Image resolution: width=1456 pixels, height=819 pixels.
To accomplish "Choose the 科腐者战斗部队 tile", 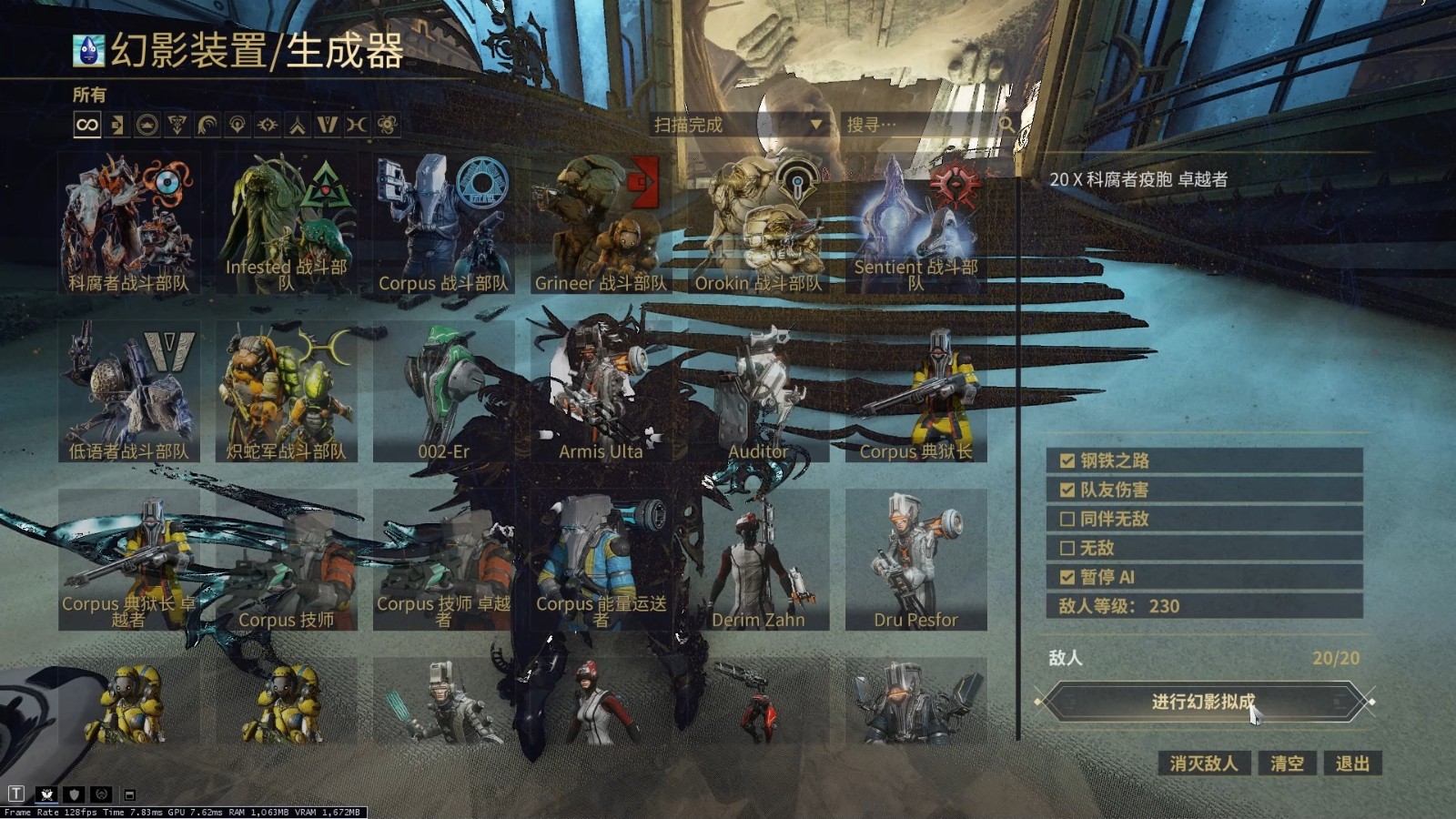I will 128,223.
